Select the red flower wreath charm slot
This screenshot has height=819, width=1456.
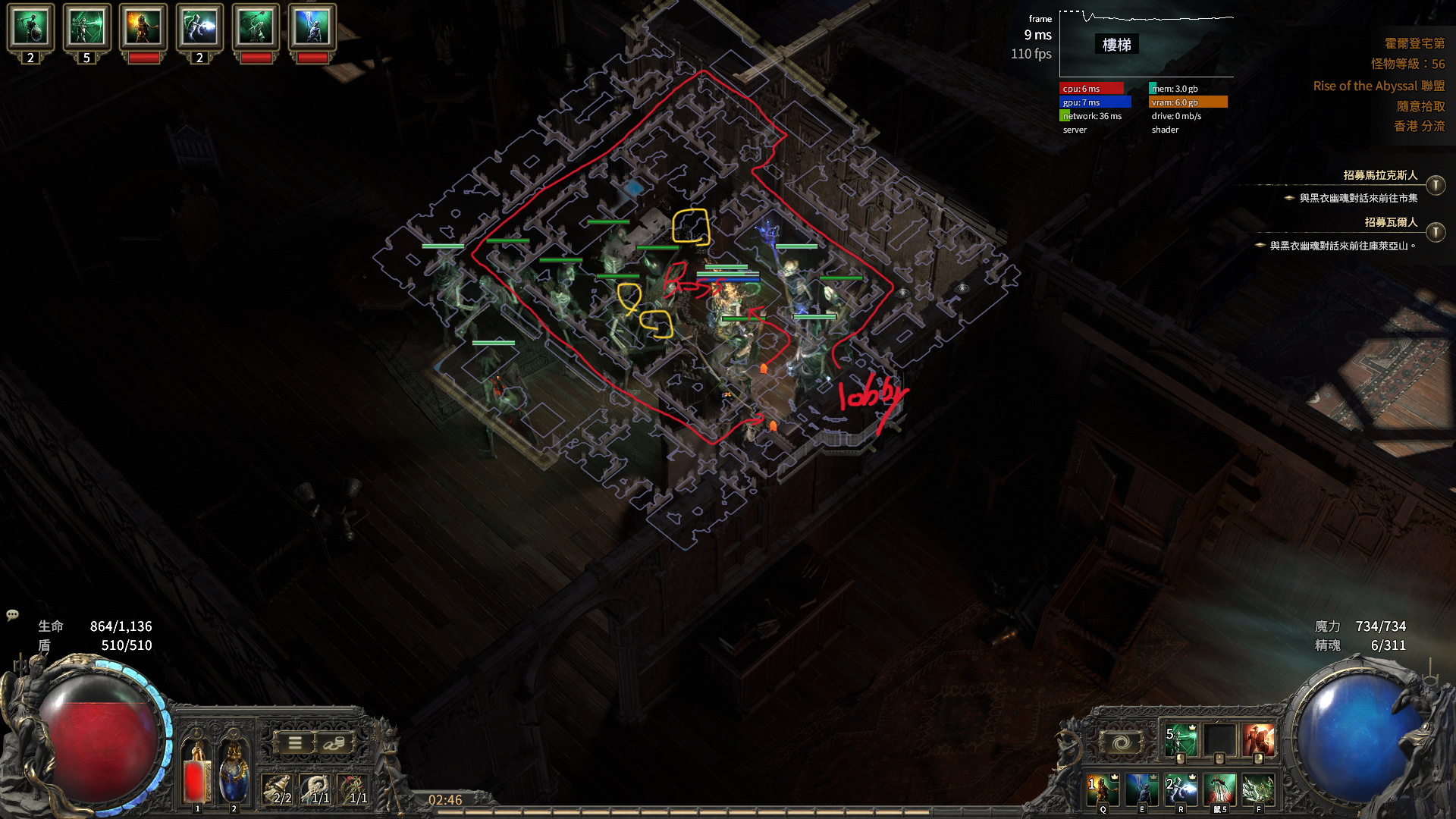point(354,789)
